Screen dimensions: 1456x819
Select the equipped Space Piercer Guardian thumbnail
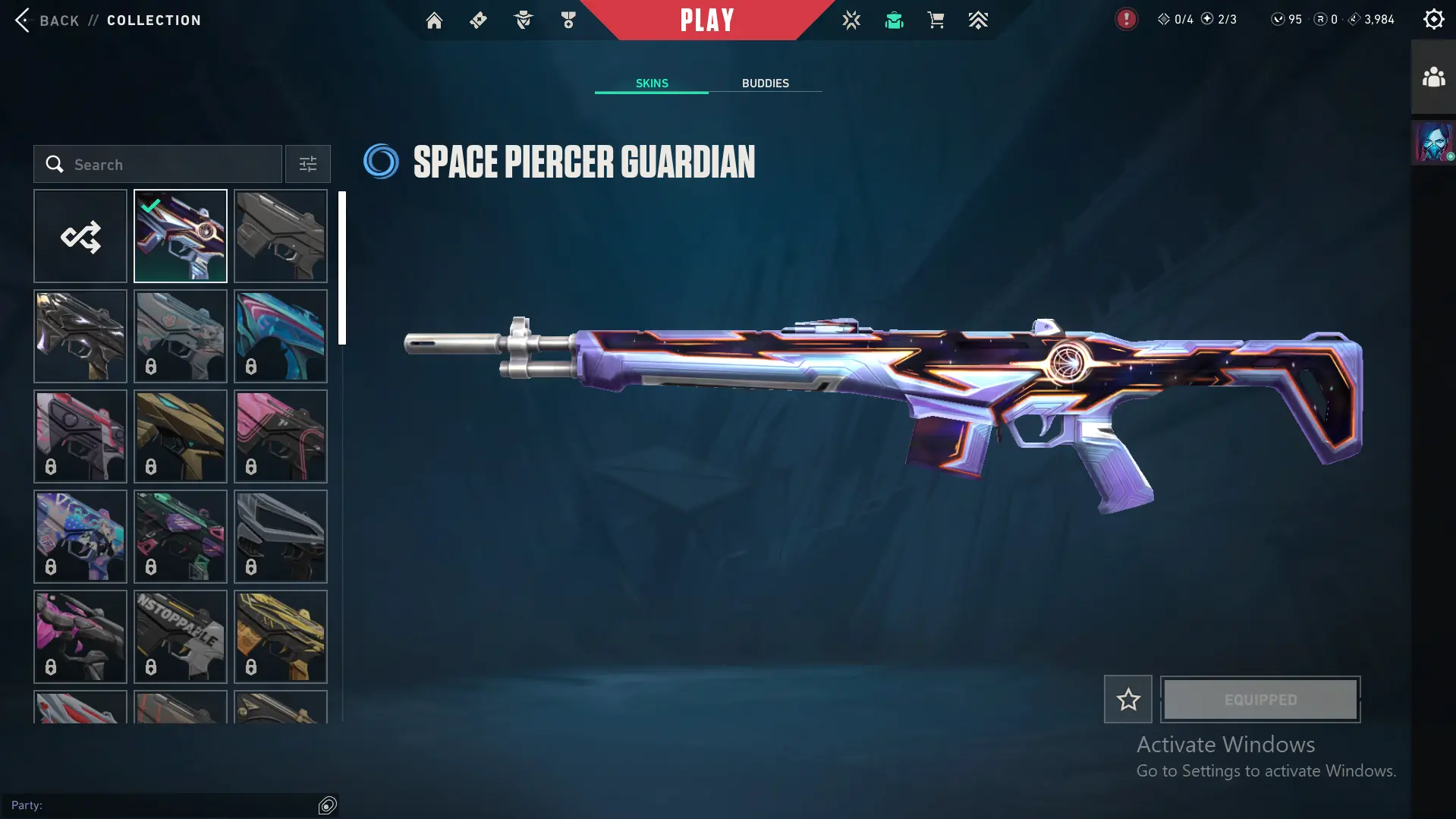(x=181, y=237)
